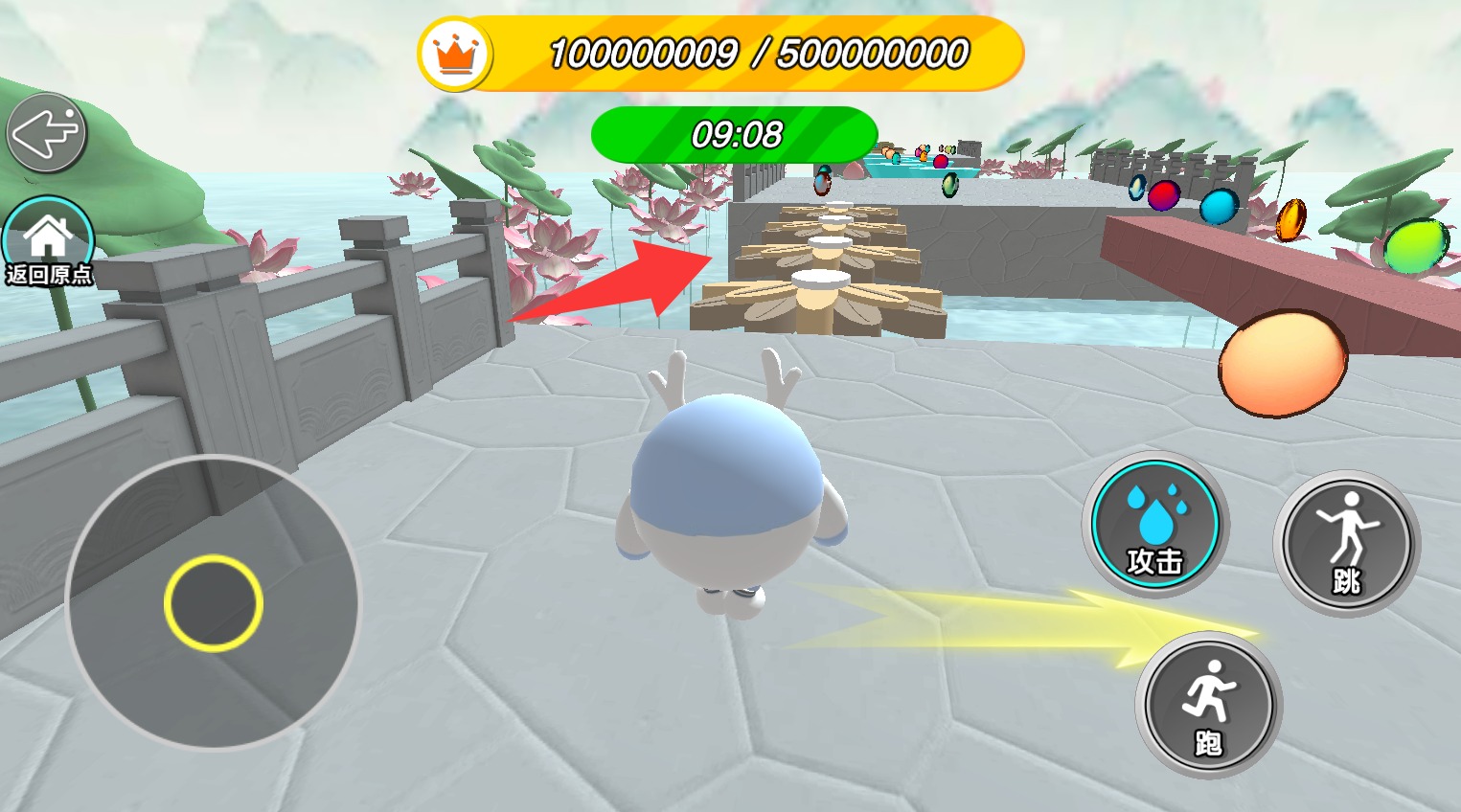Click the yellow virtual joystick ring
This screenshot has width=1461, height=812.
tap(213, 603)
